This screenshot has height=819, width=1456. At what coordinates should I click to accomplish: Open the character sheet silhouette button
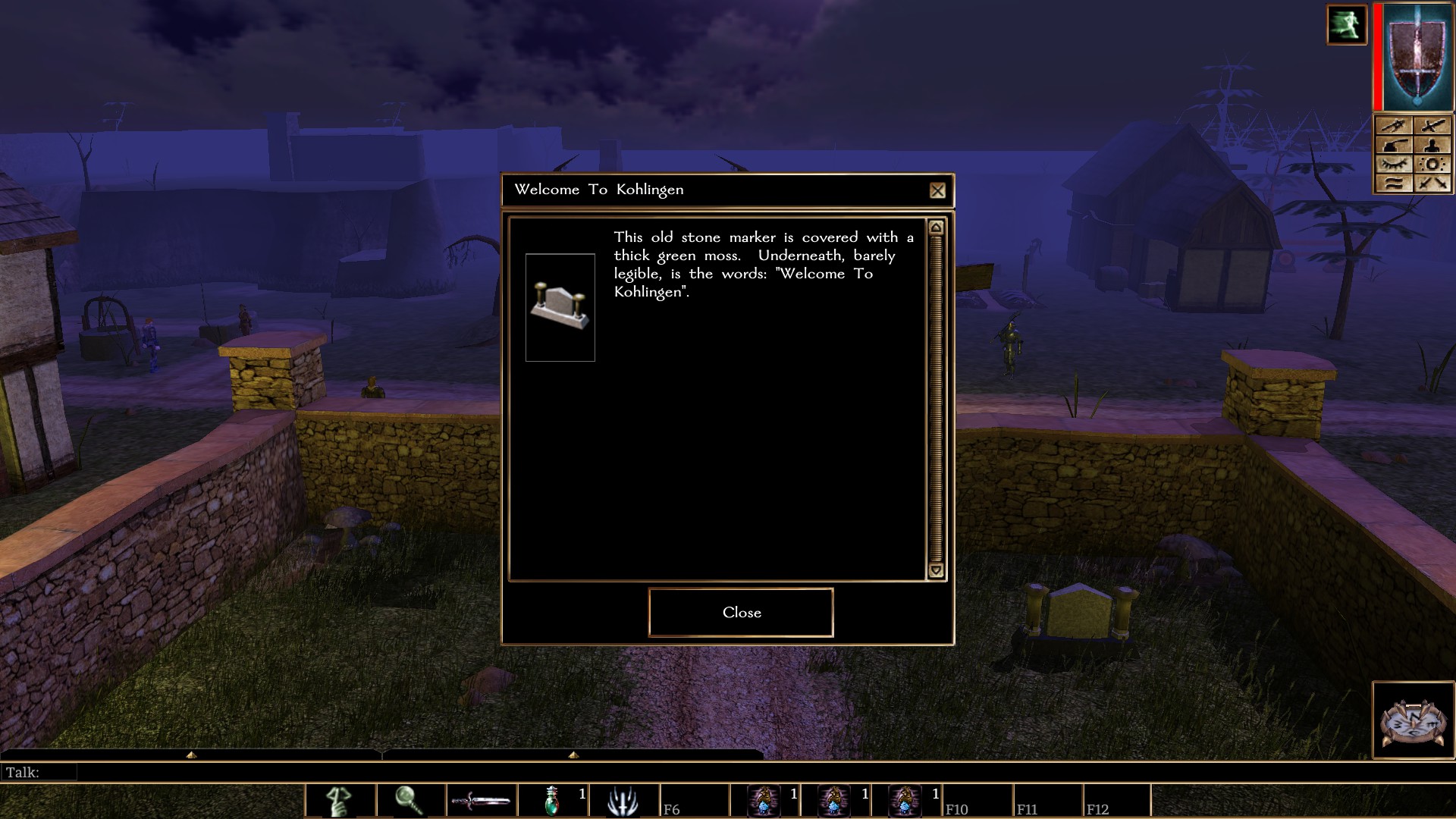pos(1432,146)
